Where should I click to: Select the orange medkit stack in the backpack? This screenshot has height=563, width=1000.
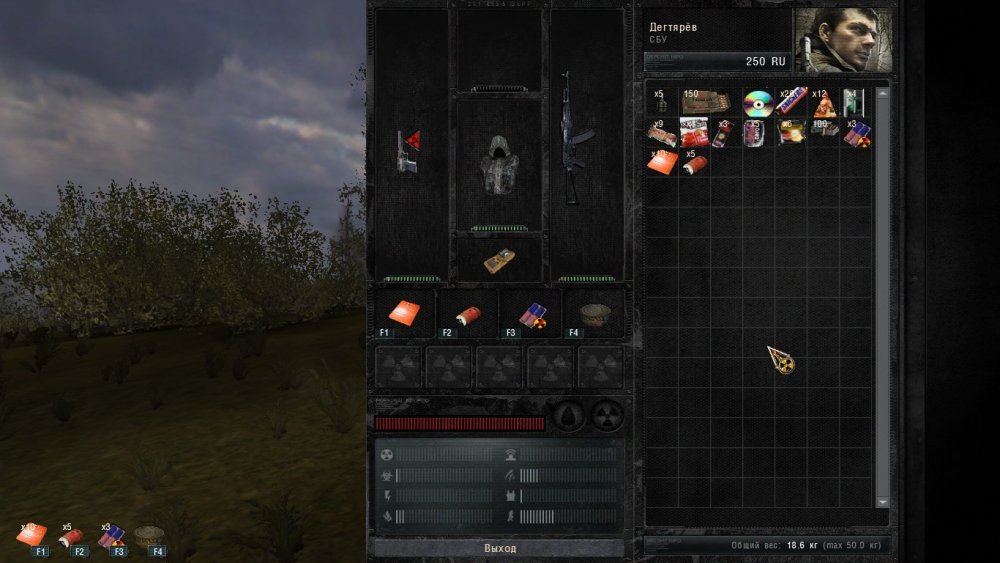click(661, 162)
